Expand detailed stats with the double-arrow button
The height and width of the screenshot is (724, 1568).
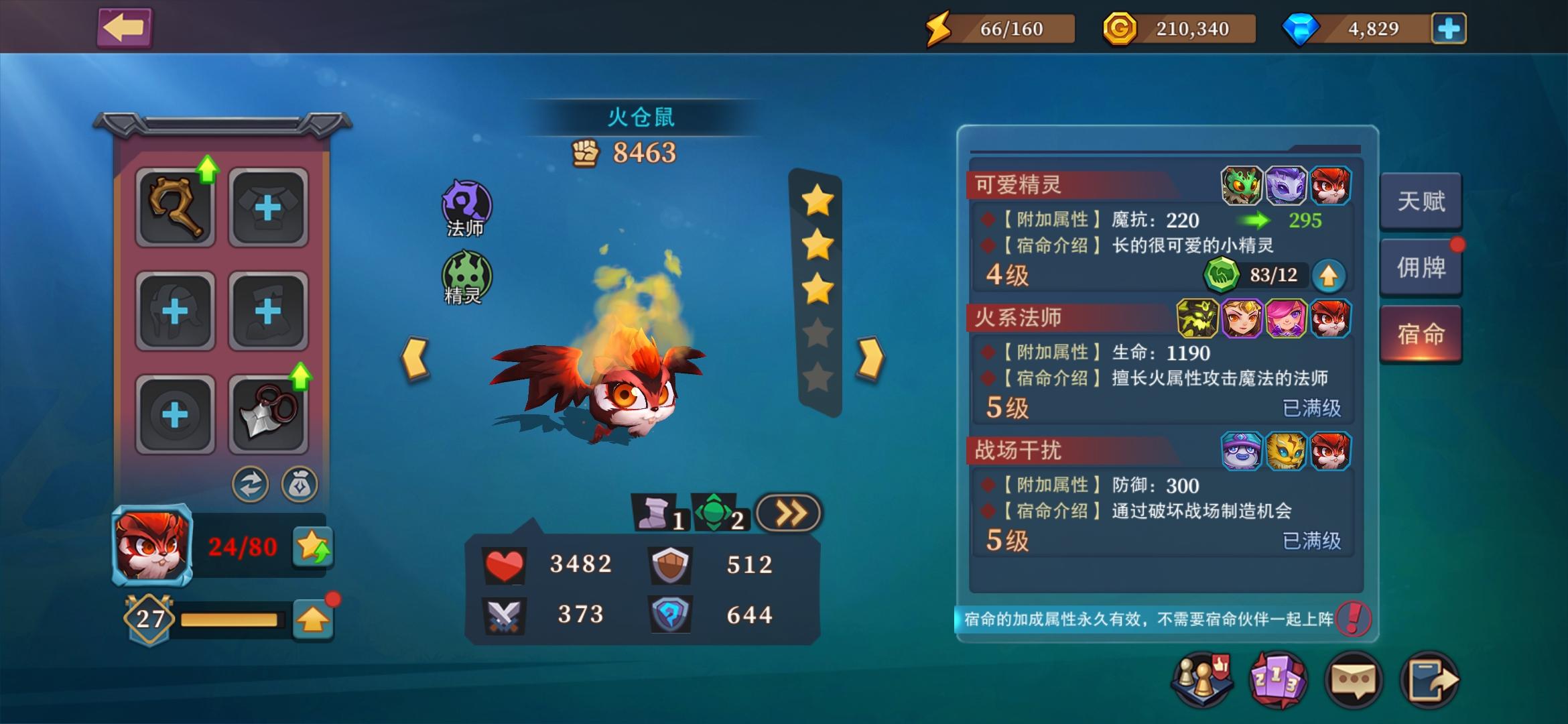point(787,511)
